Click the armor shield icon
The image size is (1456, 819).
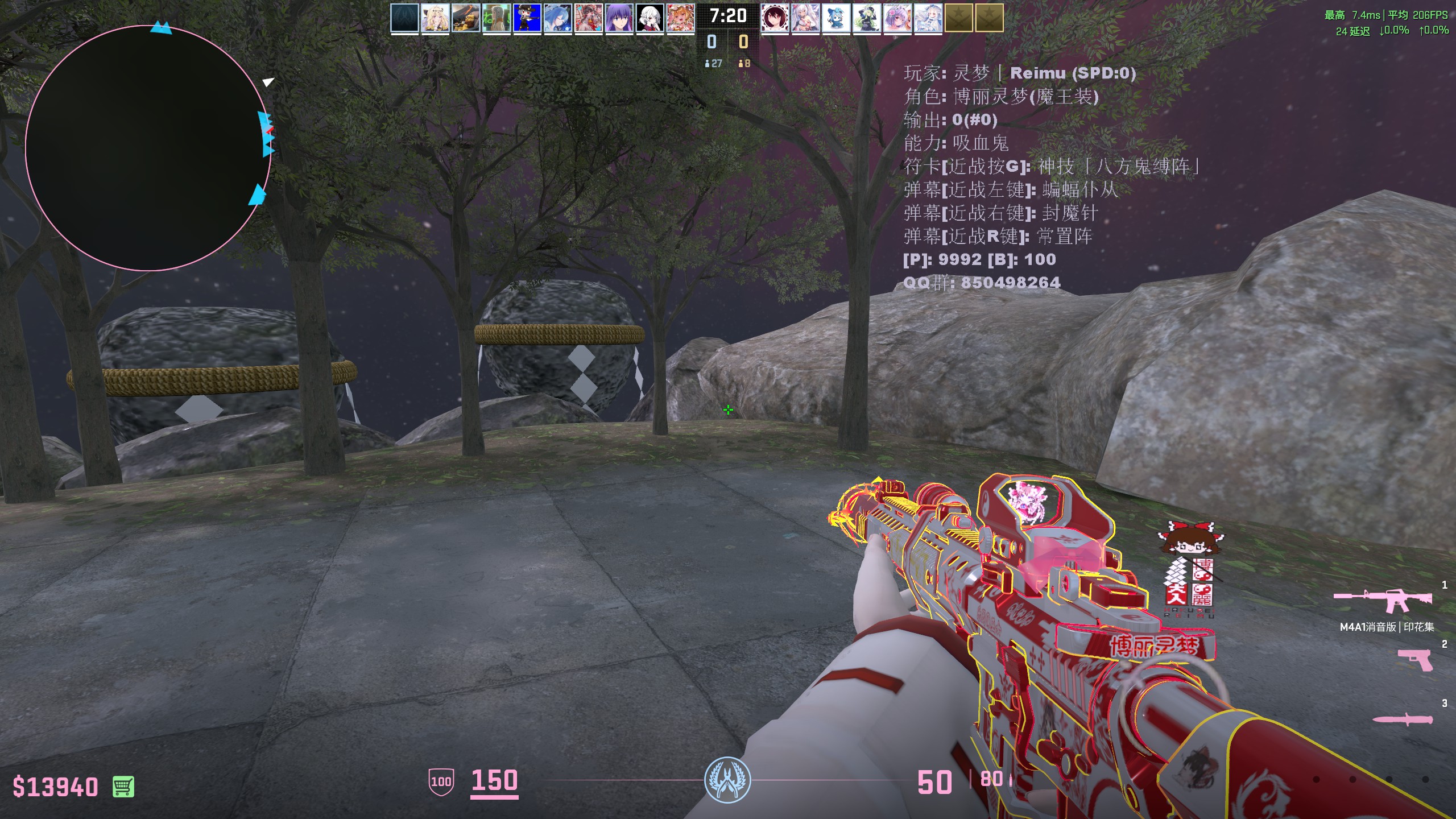[441, 781]
